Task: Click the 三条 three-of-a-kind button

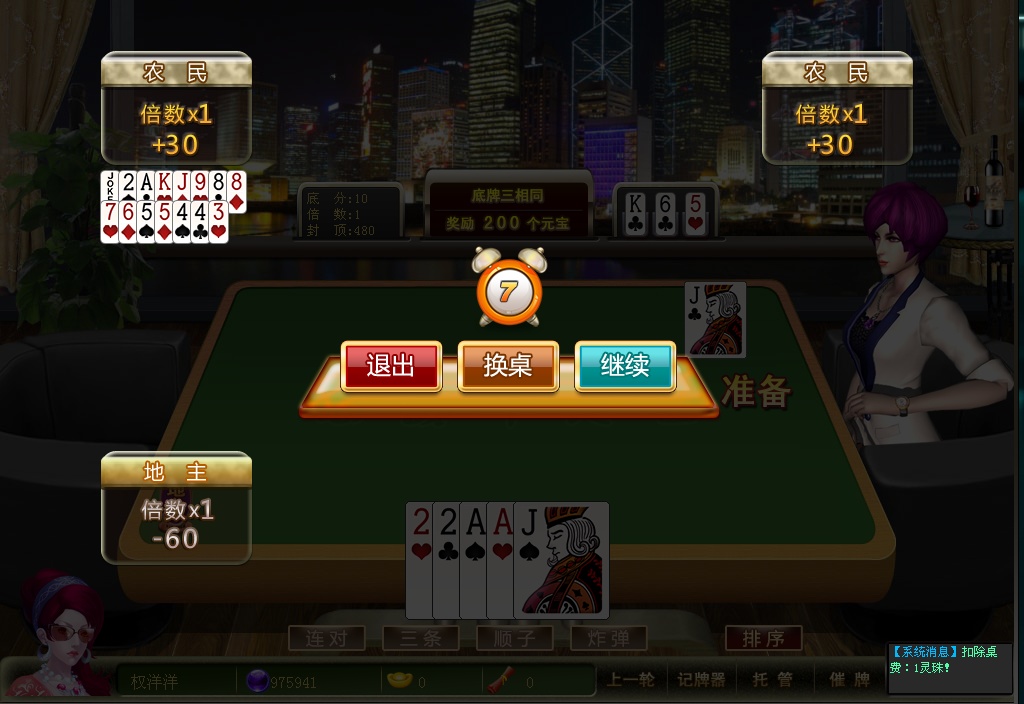Action: (x=420, y=638)
